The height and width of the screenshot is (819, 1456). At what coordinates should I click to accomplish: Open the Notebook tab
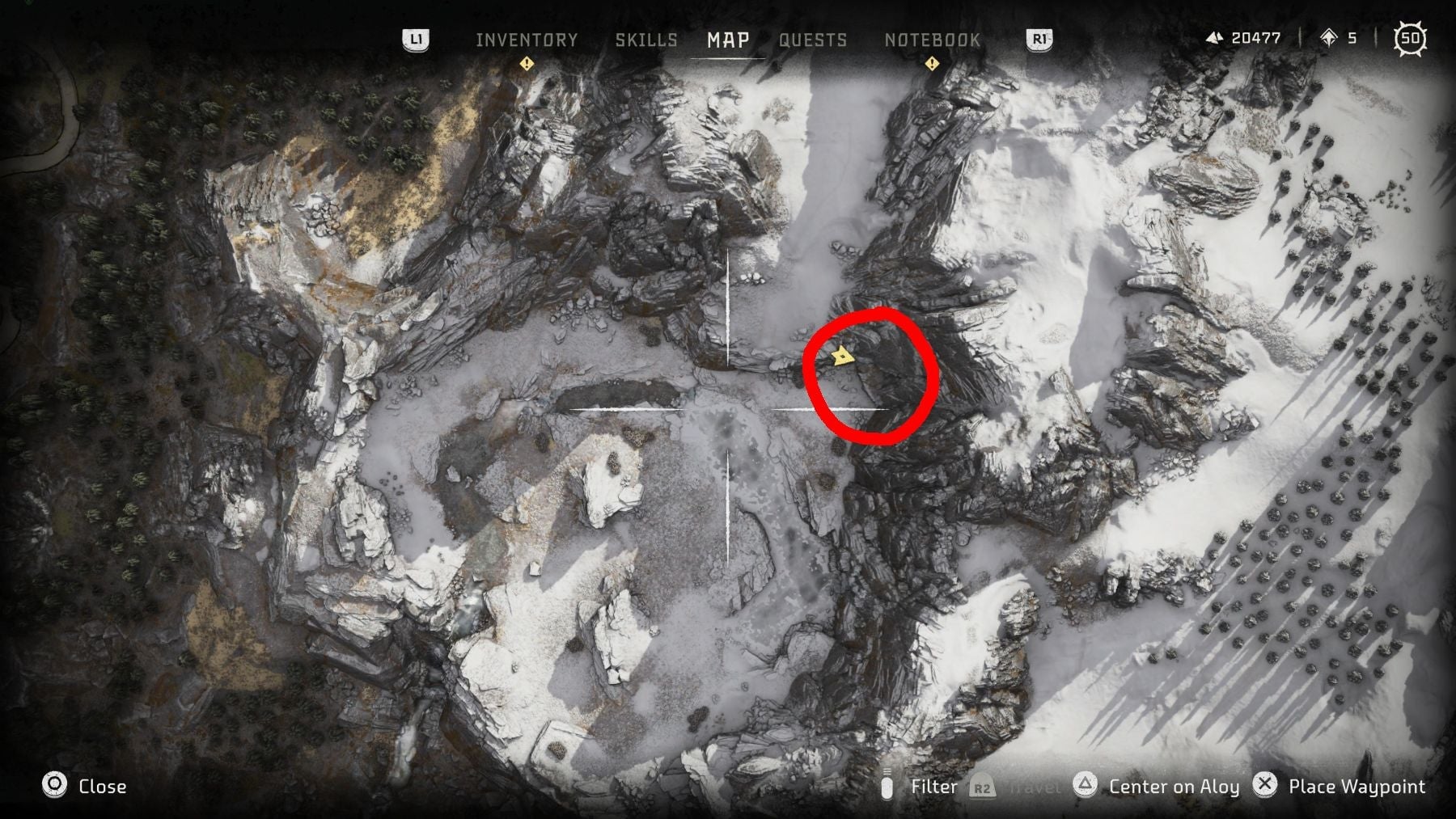(x=932, y=38)
